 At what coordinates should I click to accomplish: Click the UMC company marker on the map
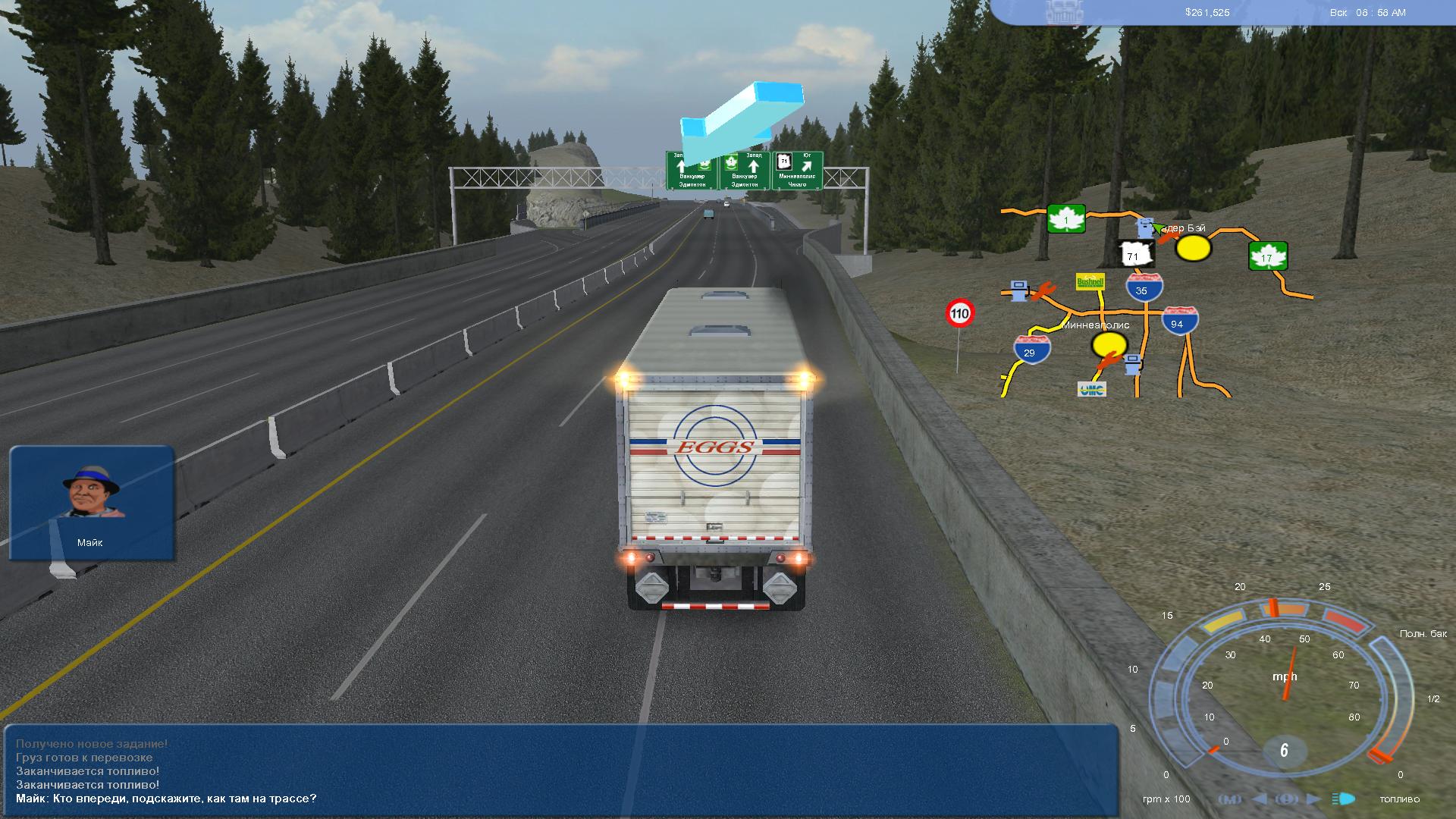1091,389
